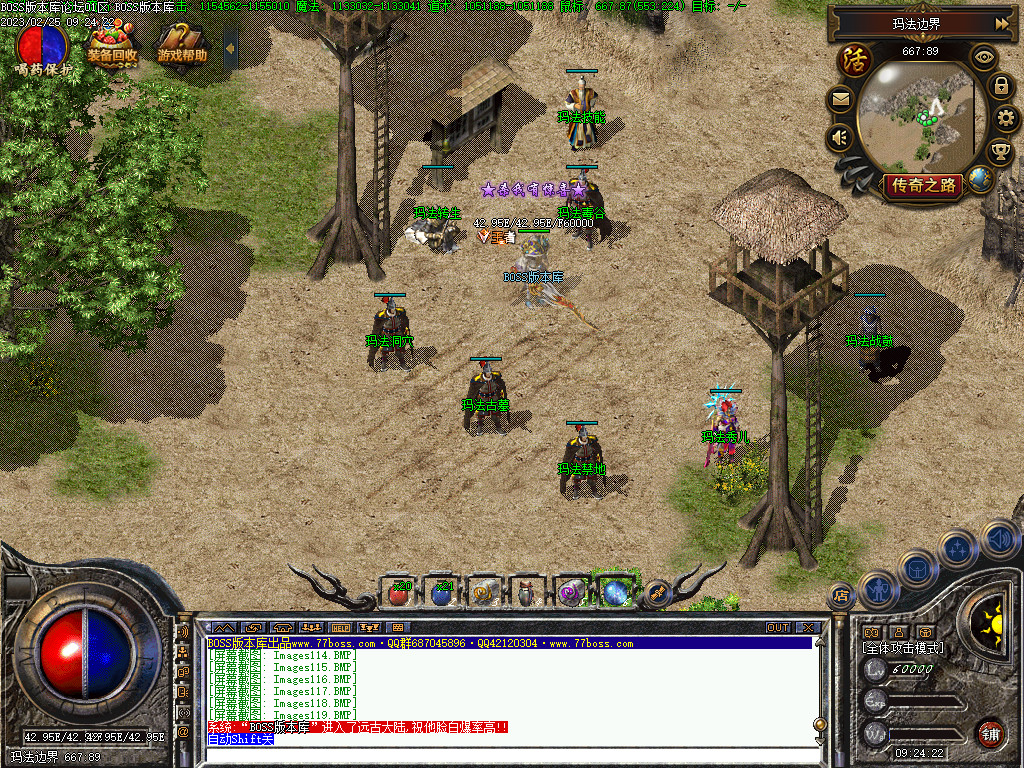
Task: Click the 喝药保护 potion protection orb
Action: pyautogui.click(x=43, y=45)
